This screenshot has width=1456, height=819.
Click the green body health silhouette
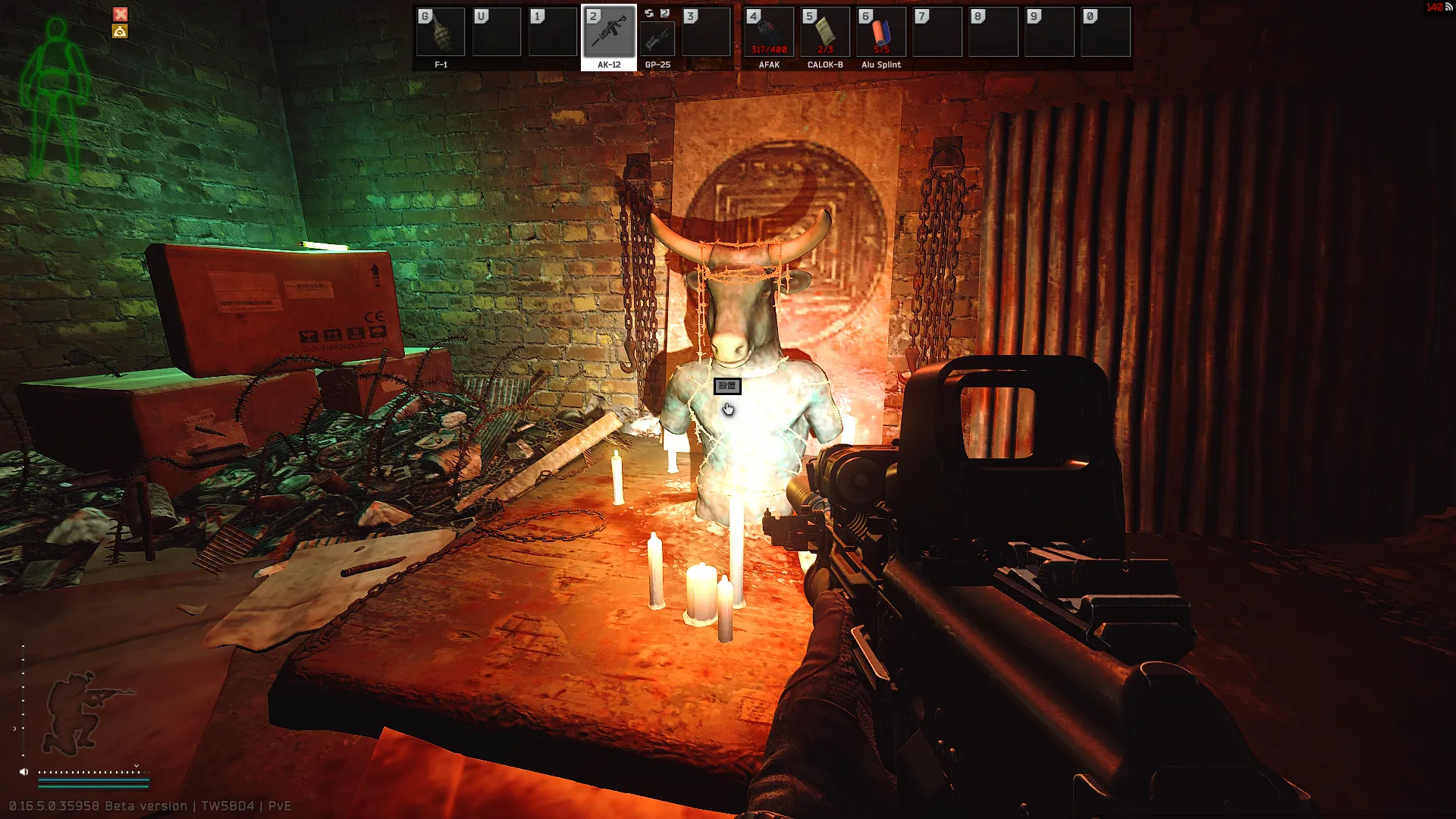(x=55, y=99)
